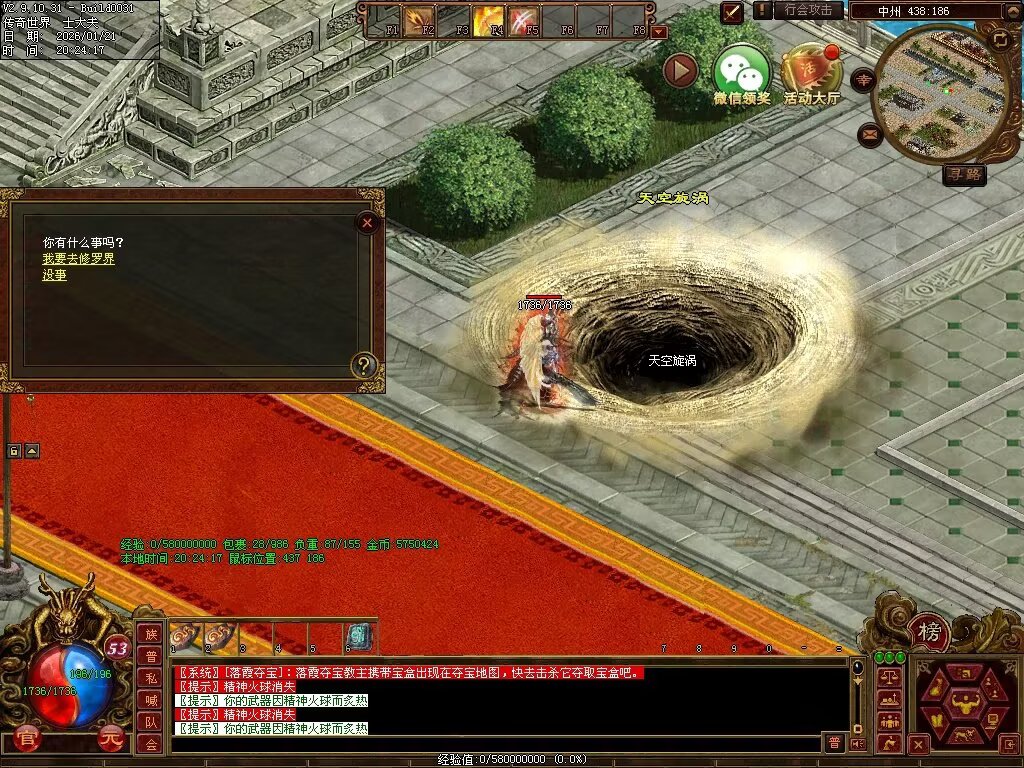The image size is (1024, 768).
Task: Open the trade scales icon
Action: coord(889,678)
